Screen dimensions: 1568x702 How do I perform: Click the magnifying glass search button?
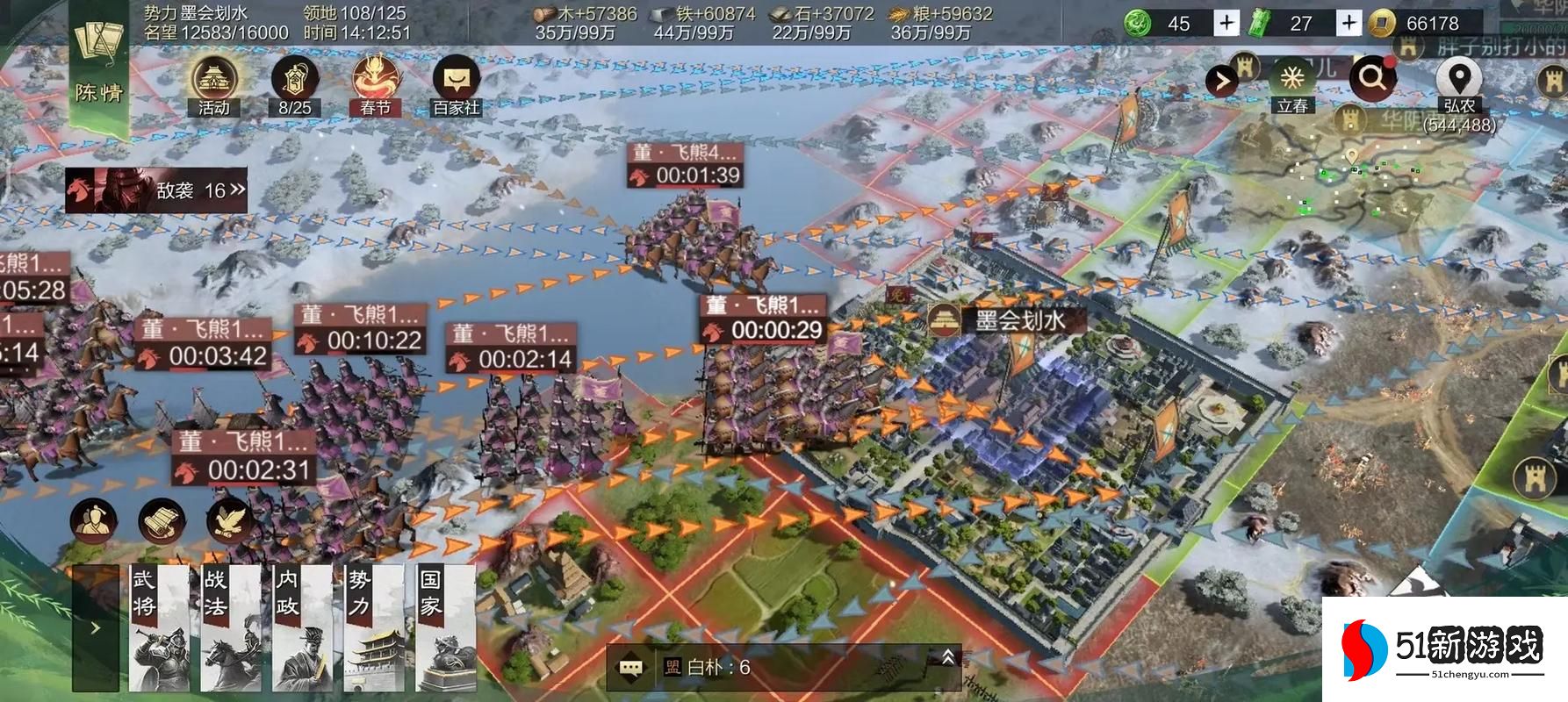click(1372, 79)
